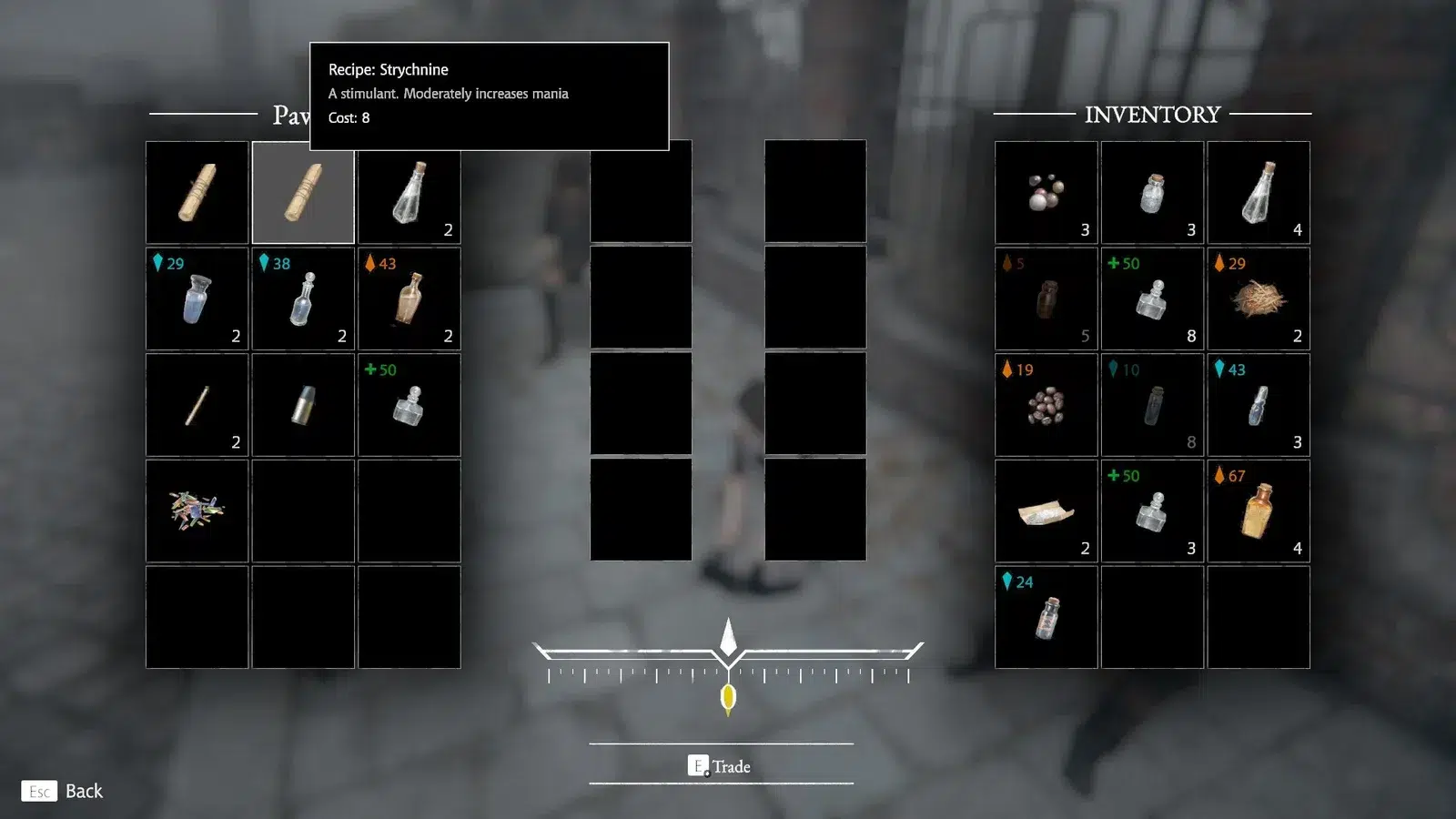Select the inventory stack of three white pills
This screenshot has width=1456, height=819.
(x=1046, y=192)
